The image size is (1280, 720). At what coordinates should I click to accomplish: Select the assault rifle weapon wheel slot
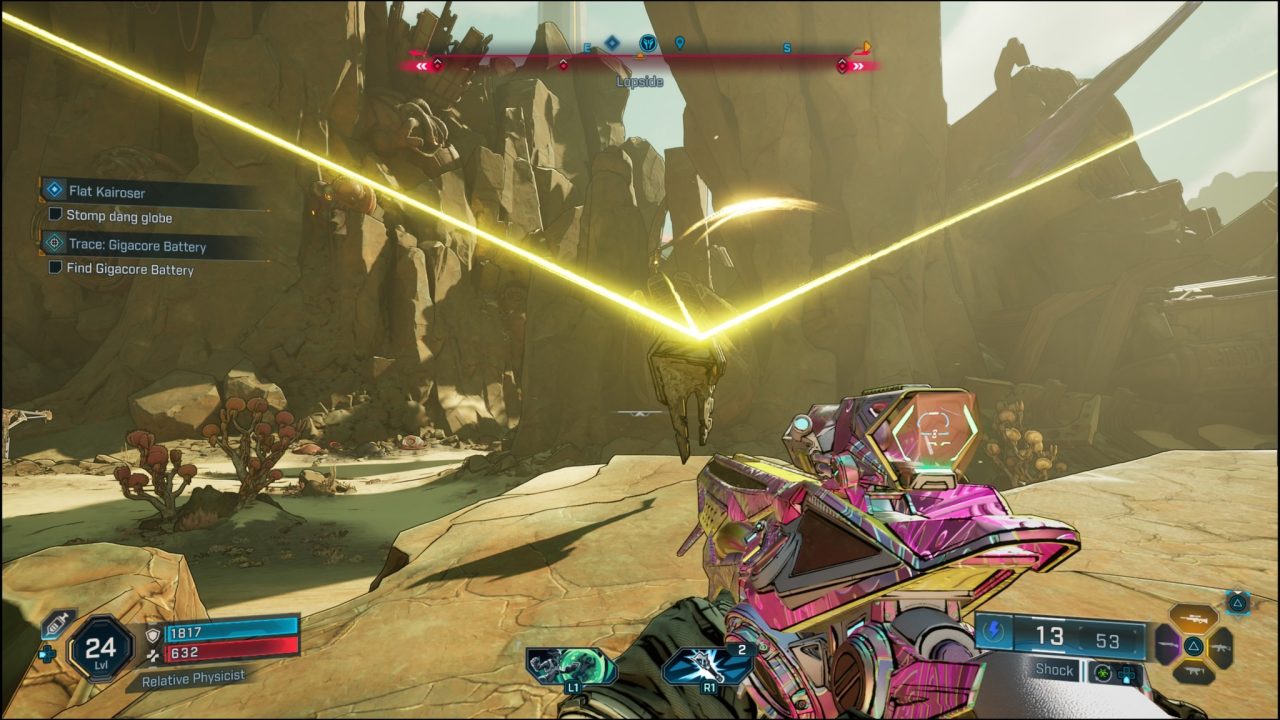(x=1221, y=648)
